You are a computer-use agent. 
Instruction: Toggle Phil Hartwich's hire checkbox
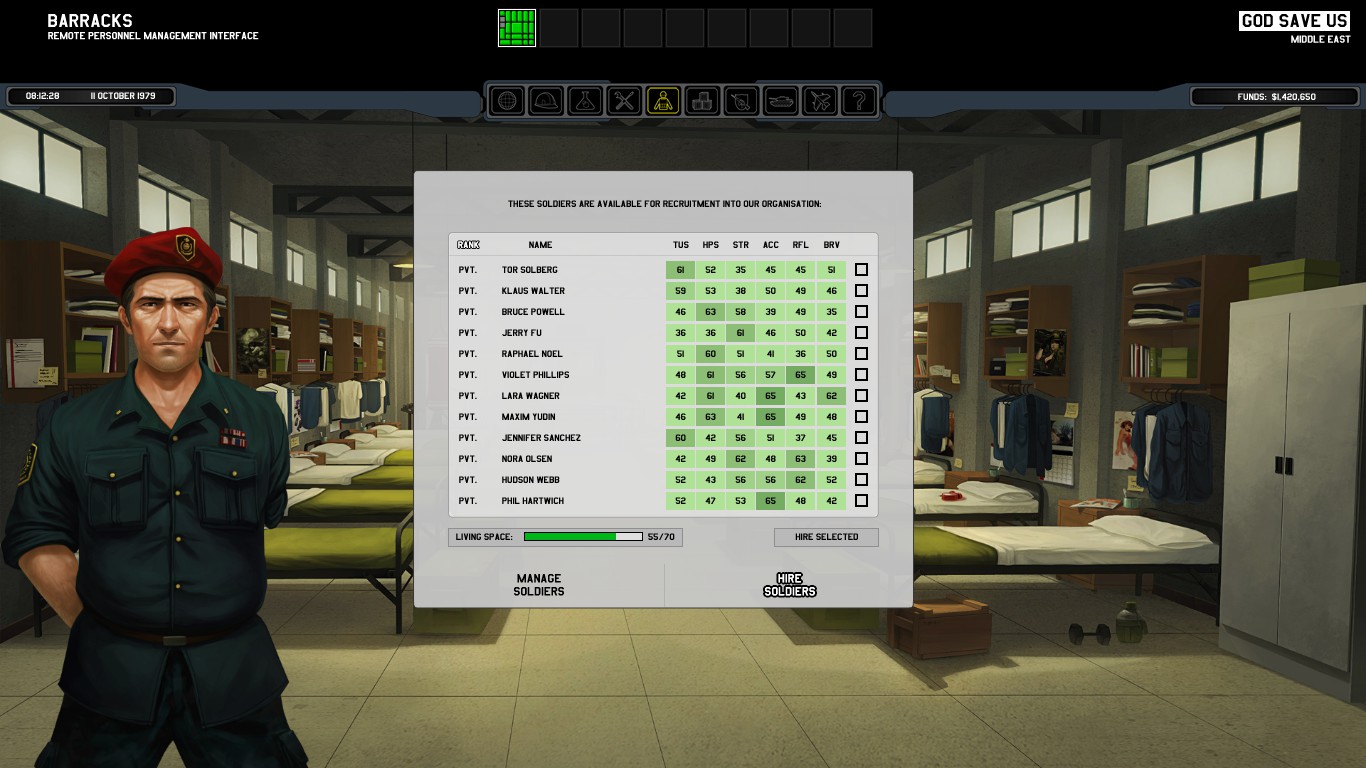point(861,501)
